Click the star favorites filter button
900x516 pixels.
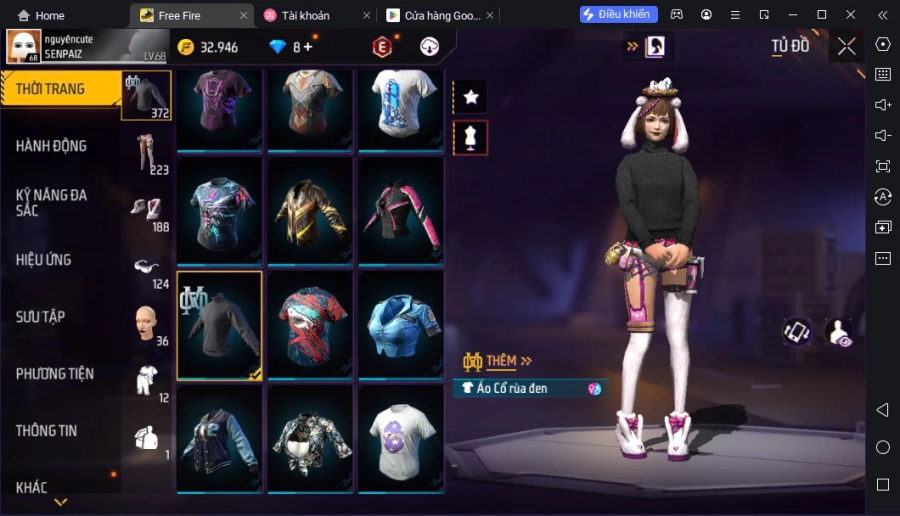pyautogui.click(x=470, y=97)
